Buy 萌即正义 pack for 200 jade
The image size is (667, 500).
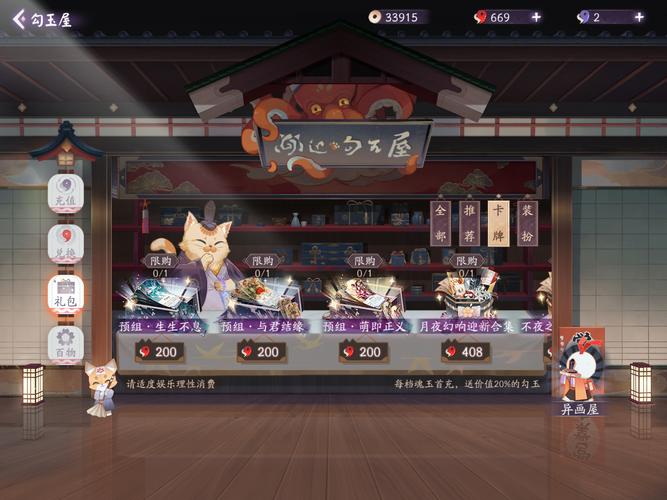point(364,351)
